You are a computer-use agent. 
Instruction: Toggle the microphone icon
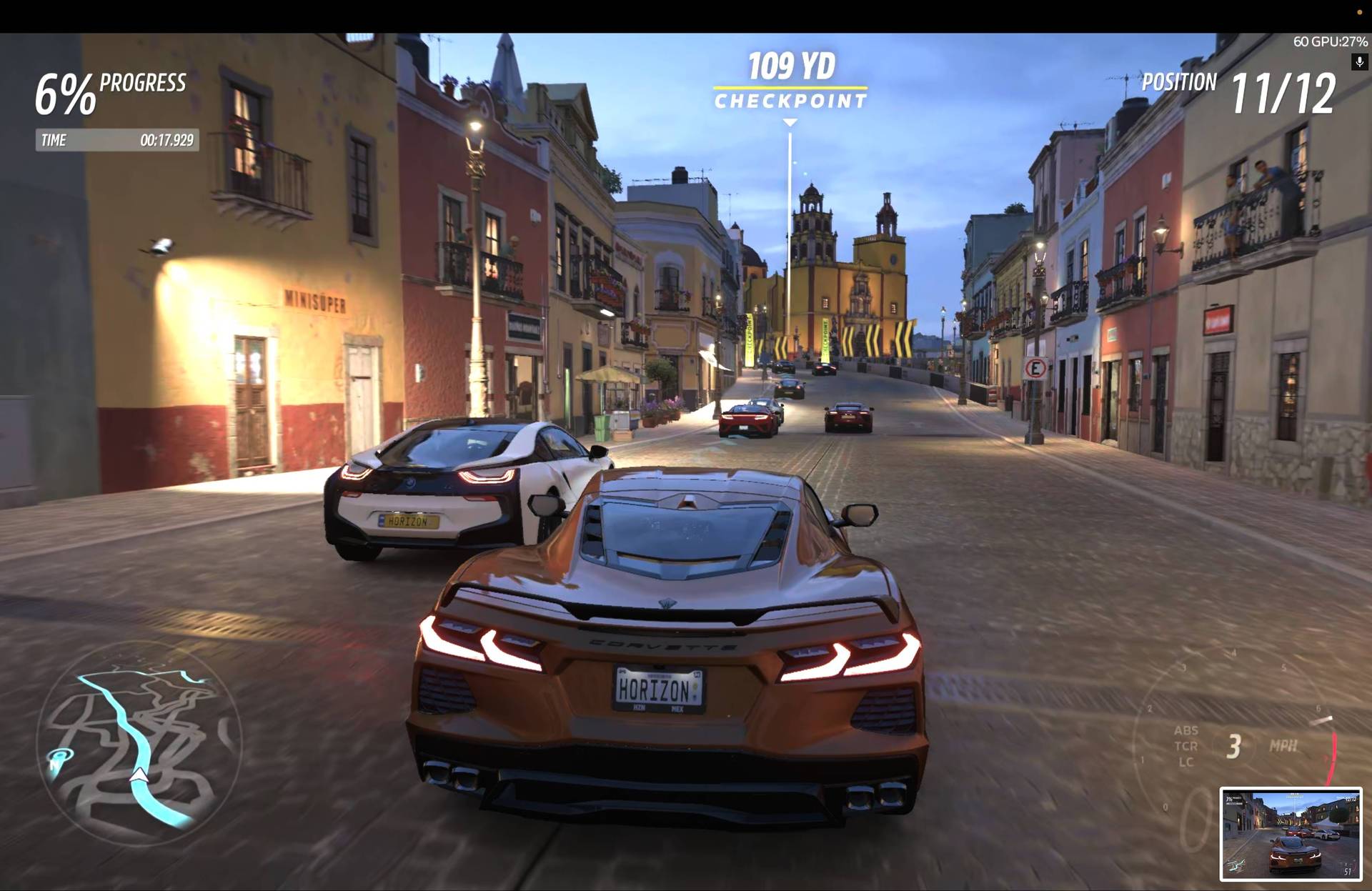[x=1359, y=62]
